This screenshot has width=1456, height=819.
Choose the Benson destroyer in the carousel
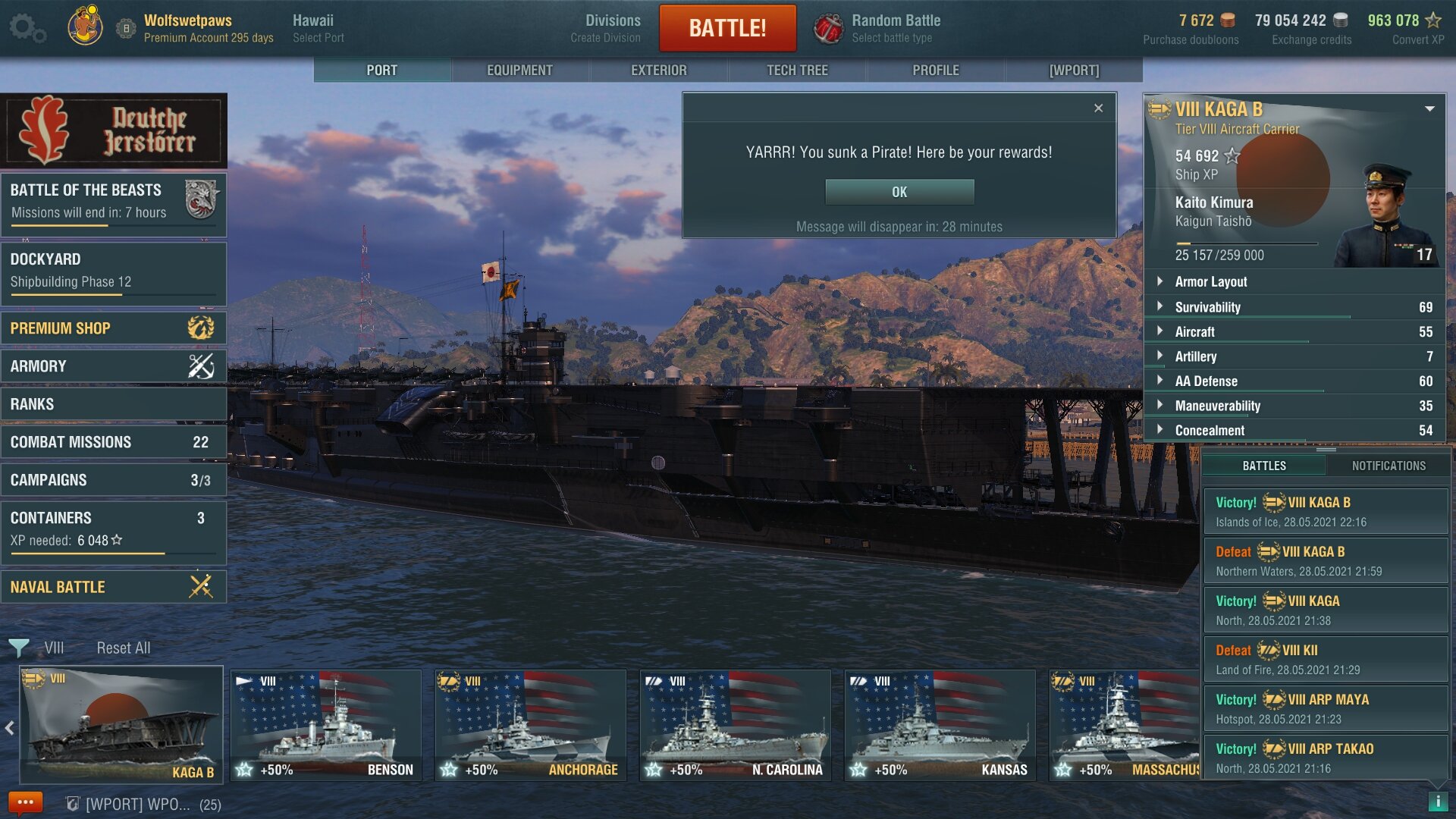pos(326,726)
